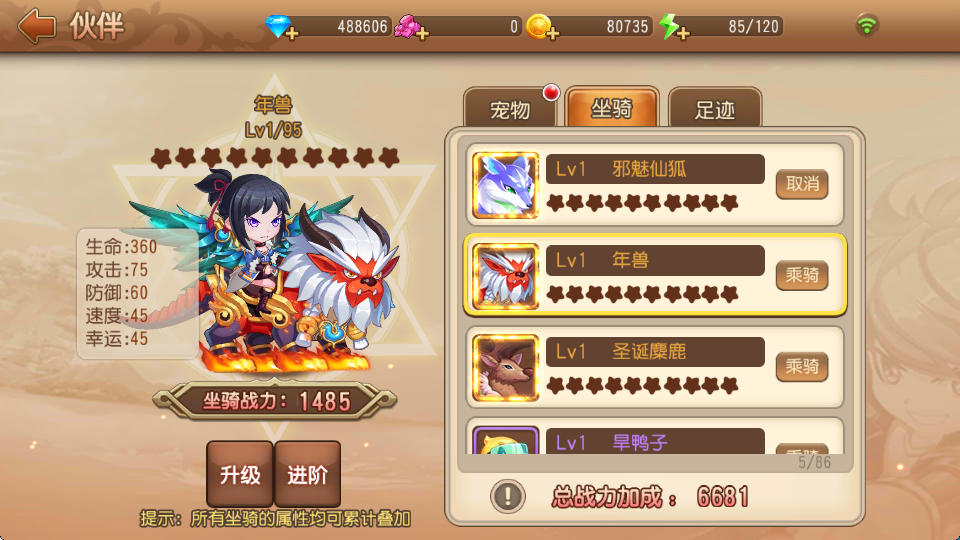Choose the 圣诞麋鹿 reindeer portrait

click(x=505, y=368)
